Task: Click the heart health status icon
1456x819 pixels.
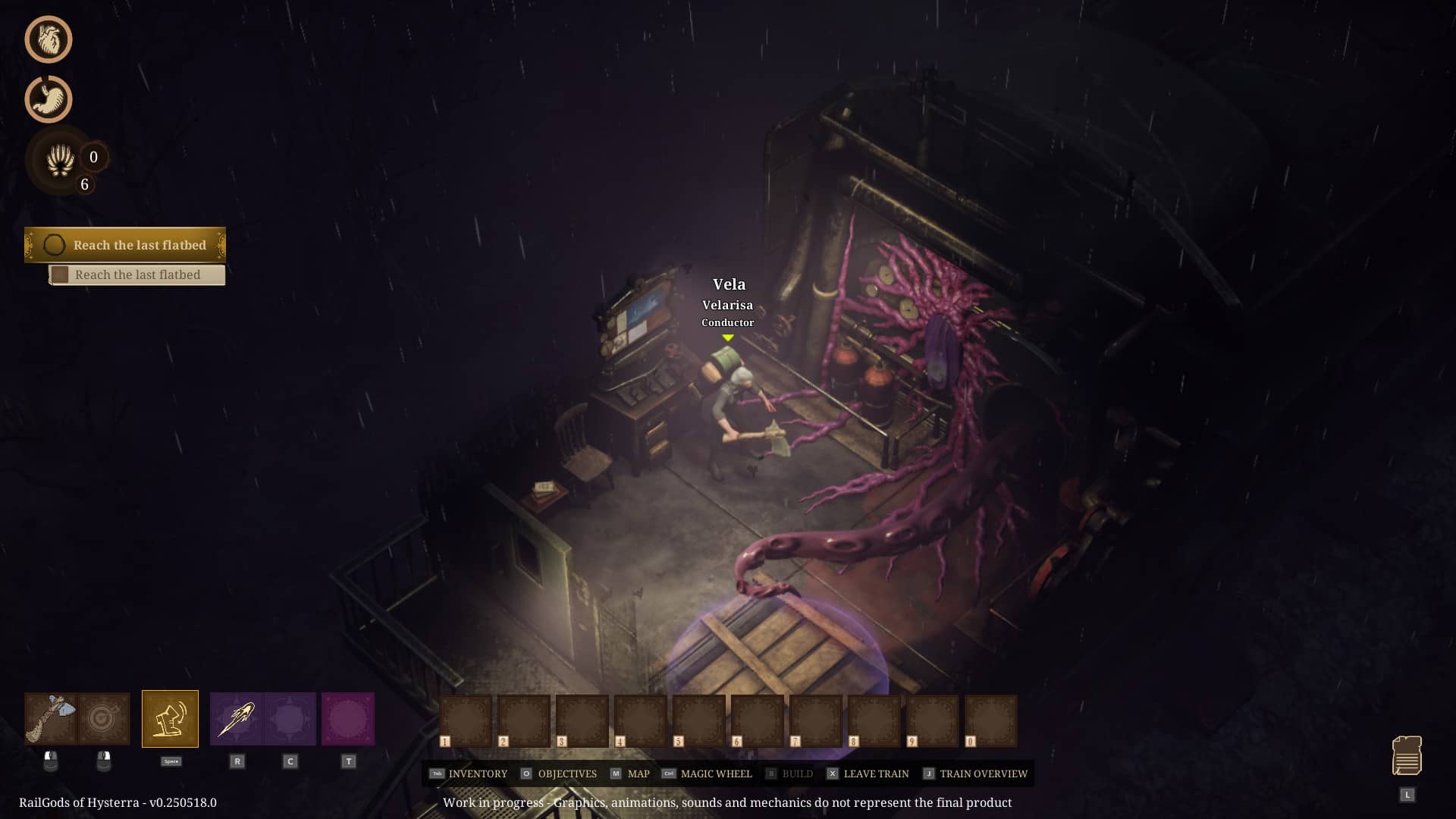Action: [x=49, y=39]
